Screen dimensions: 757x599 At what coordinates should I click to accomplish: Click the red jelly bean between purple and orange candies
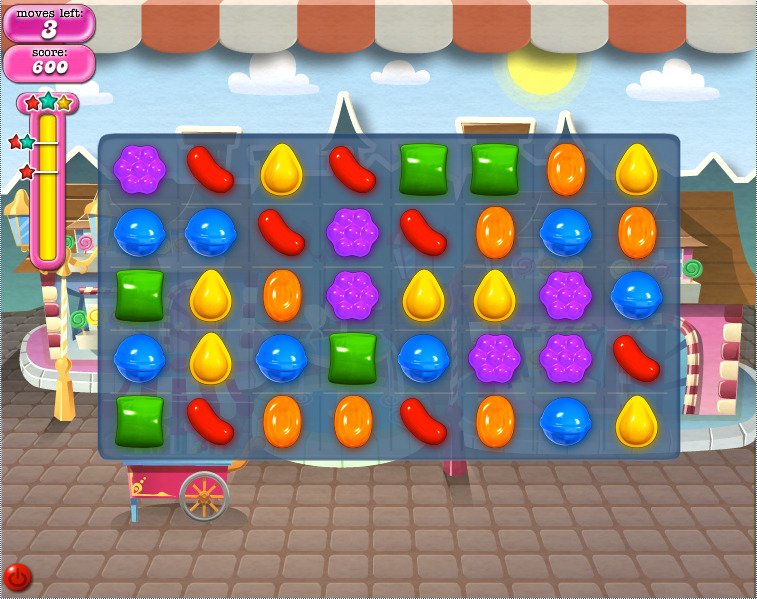pos(424,232)
